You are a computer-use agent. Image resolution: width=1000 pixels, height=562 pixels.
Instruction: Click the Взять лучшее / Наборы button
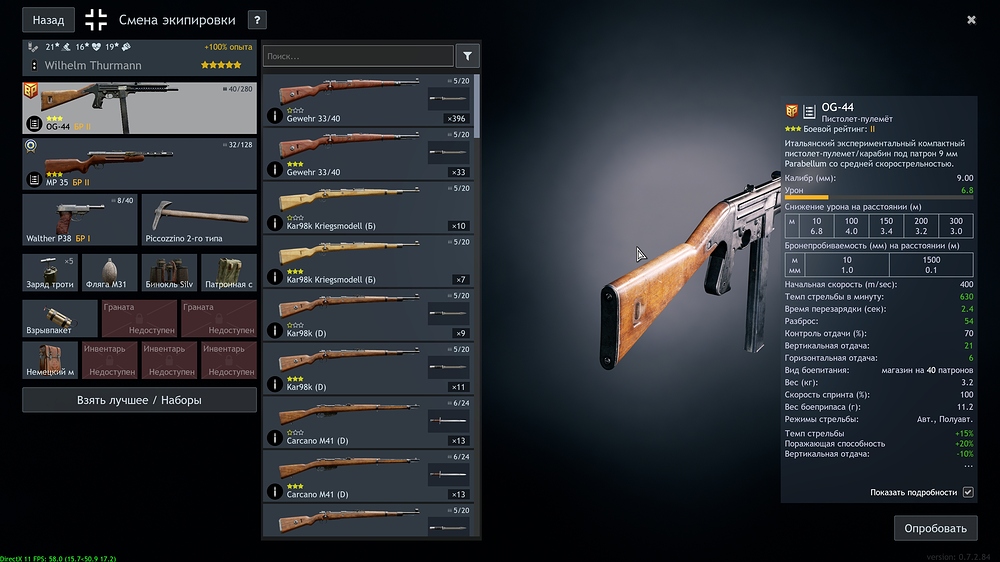click(x=139, y=400)
